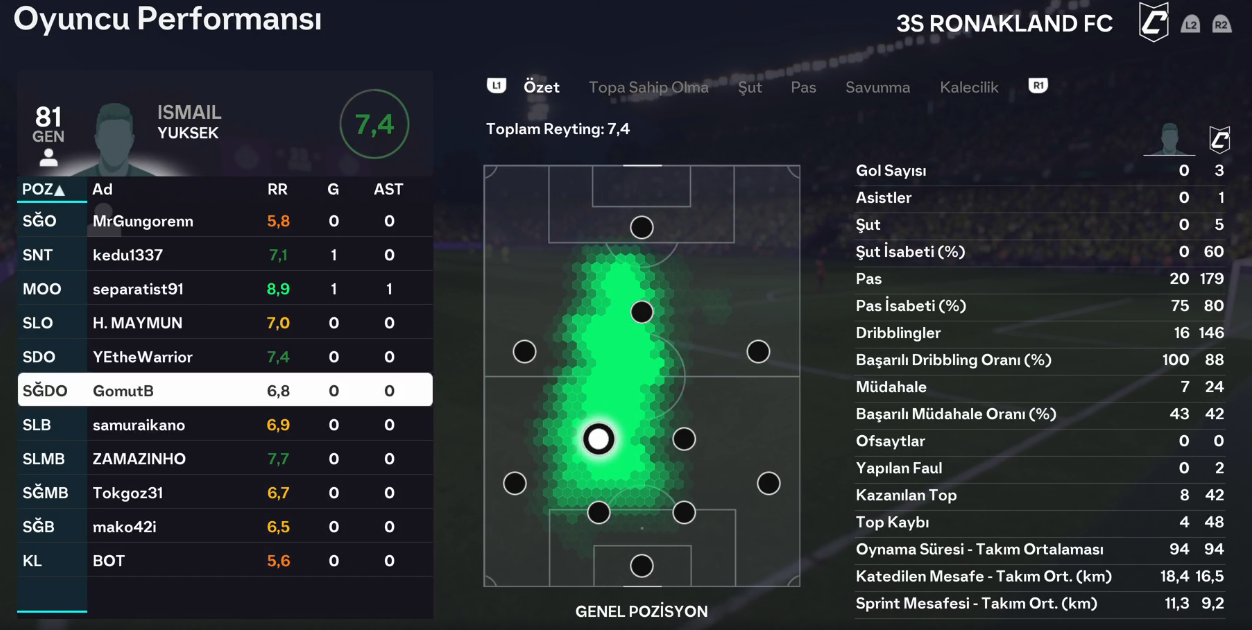Pick mako42i from the list
Image resolution: width=1252 pixels, height=630 pixels.
pos(225,527)
